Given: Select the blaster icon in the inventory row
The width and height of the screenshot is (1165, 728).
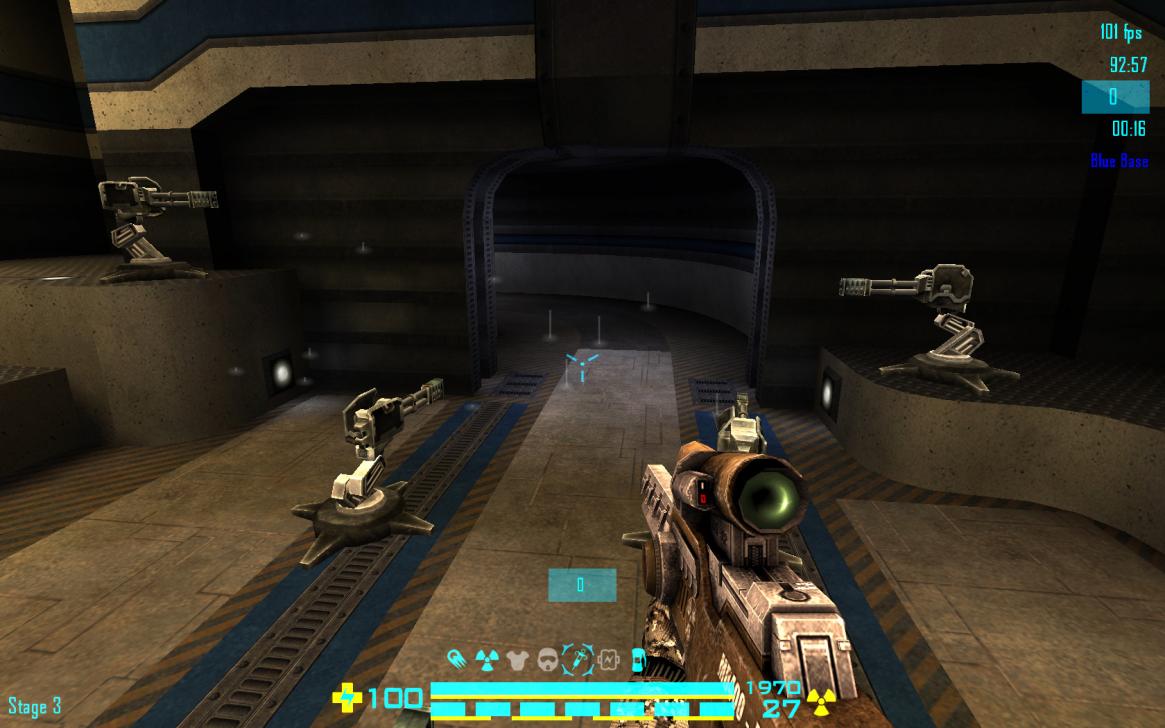Looking at the screenshot, I should [x=457, y=659].
